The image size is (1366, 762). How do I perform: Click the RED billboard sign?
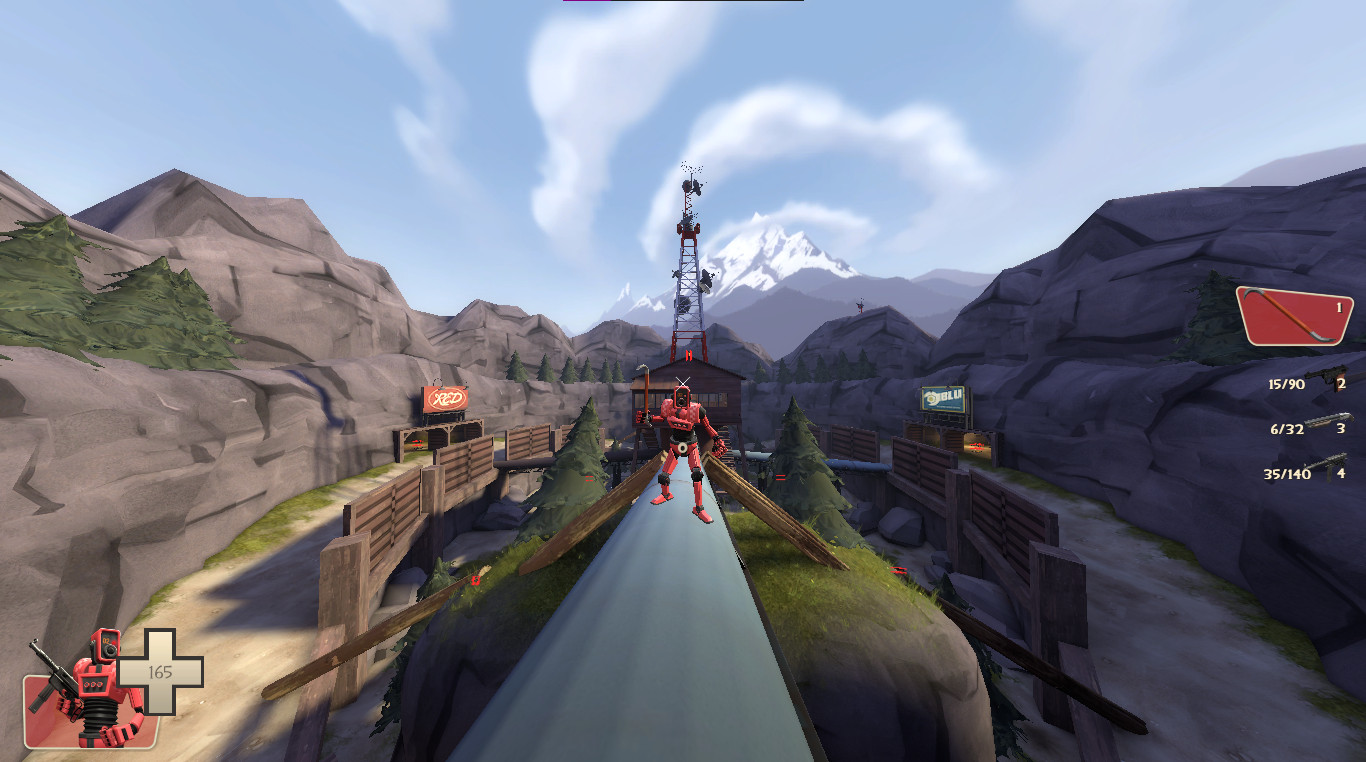click(449, 398)
